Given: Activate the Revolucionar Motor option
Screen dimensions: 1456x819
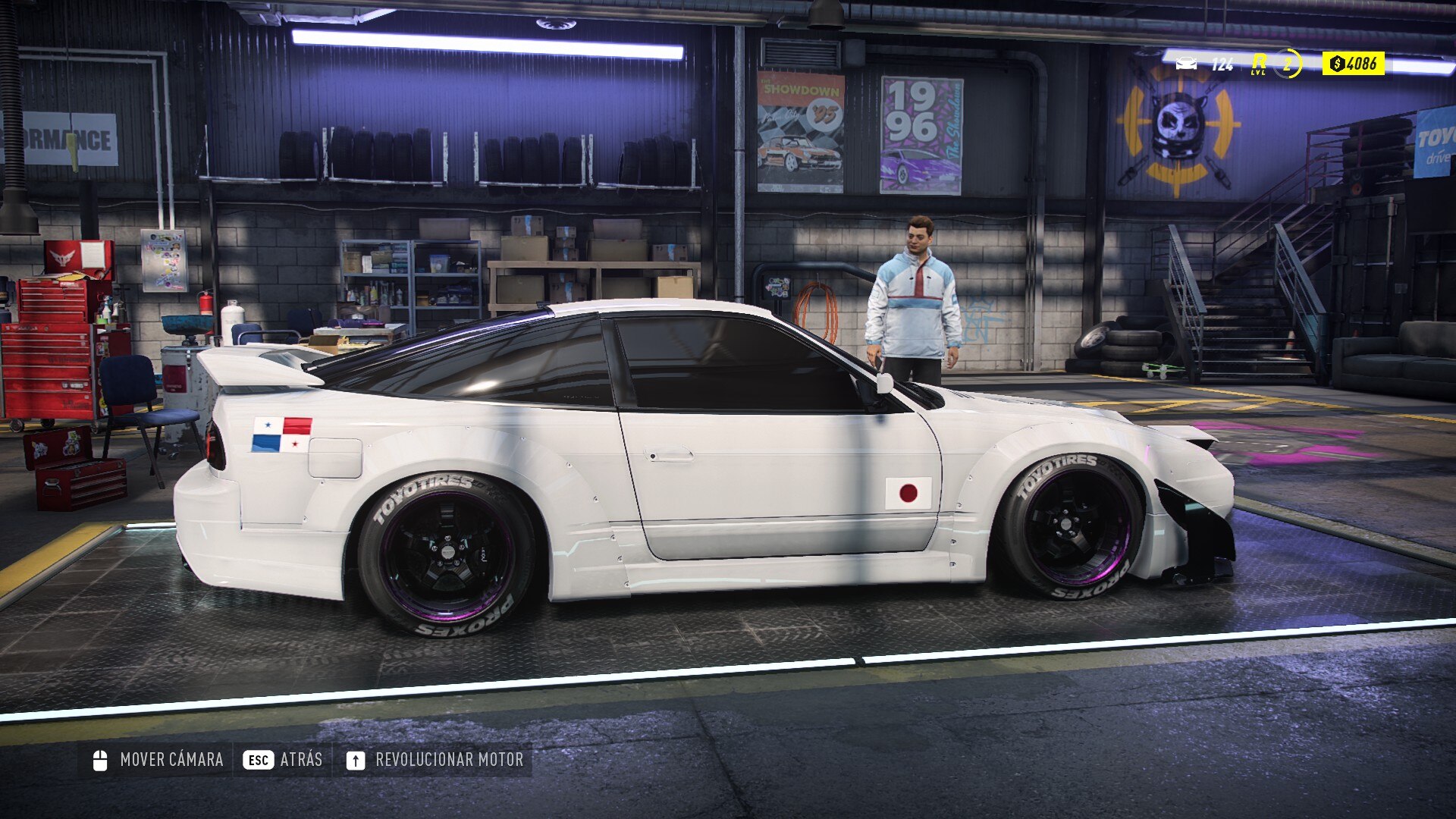Looking at the screenshot, I should pyautogui.click(x=435, y=760).
